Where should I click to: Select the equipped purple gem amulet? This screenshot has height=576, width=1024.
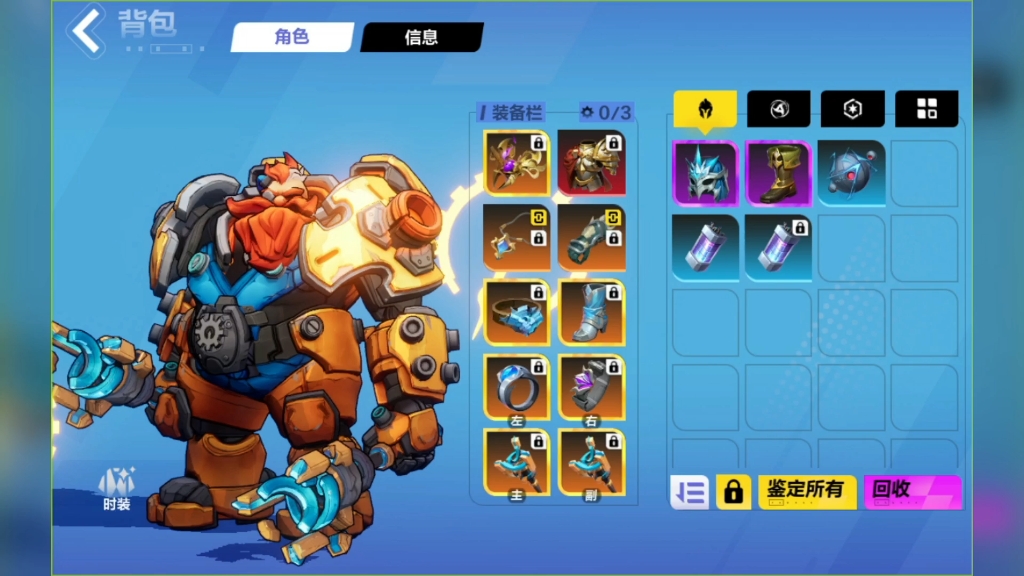click(516, 162)
